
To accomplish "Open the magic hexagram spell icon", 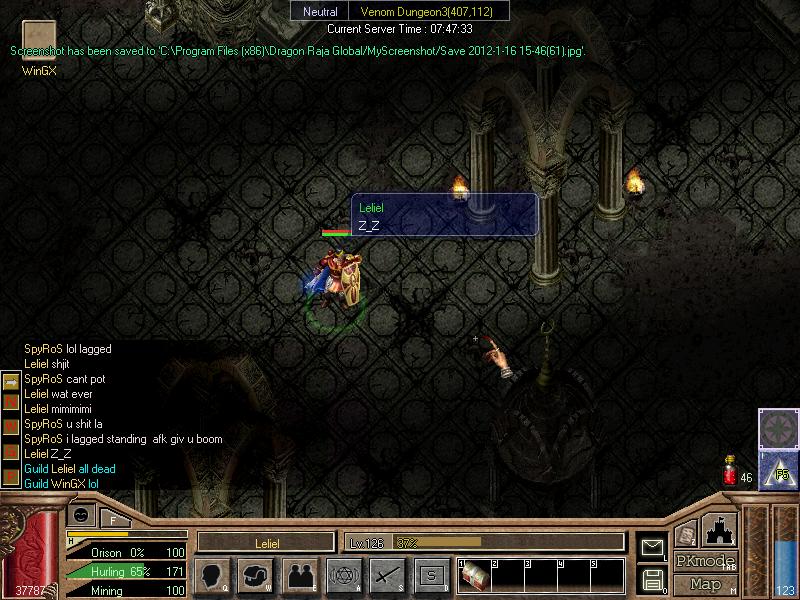I will [x=343, y=575].
